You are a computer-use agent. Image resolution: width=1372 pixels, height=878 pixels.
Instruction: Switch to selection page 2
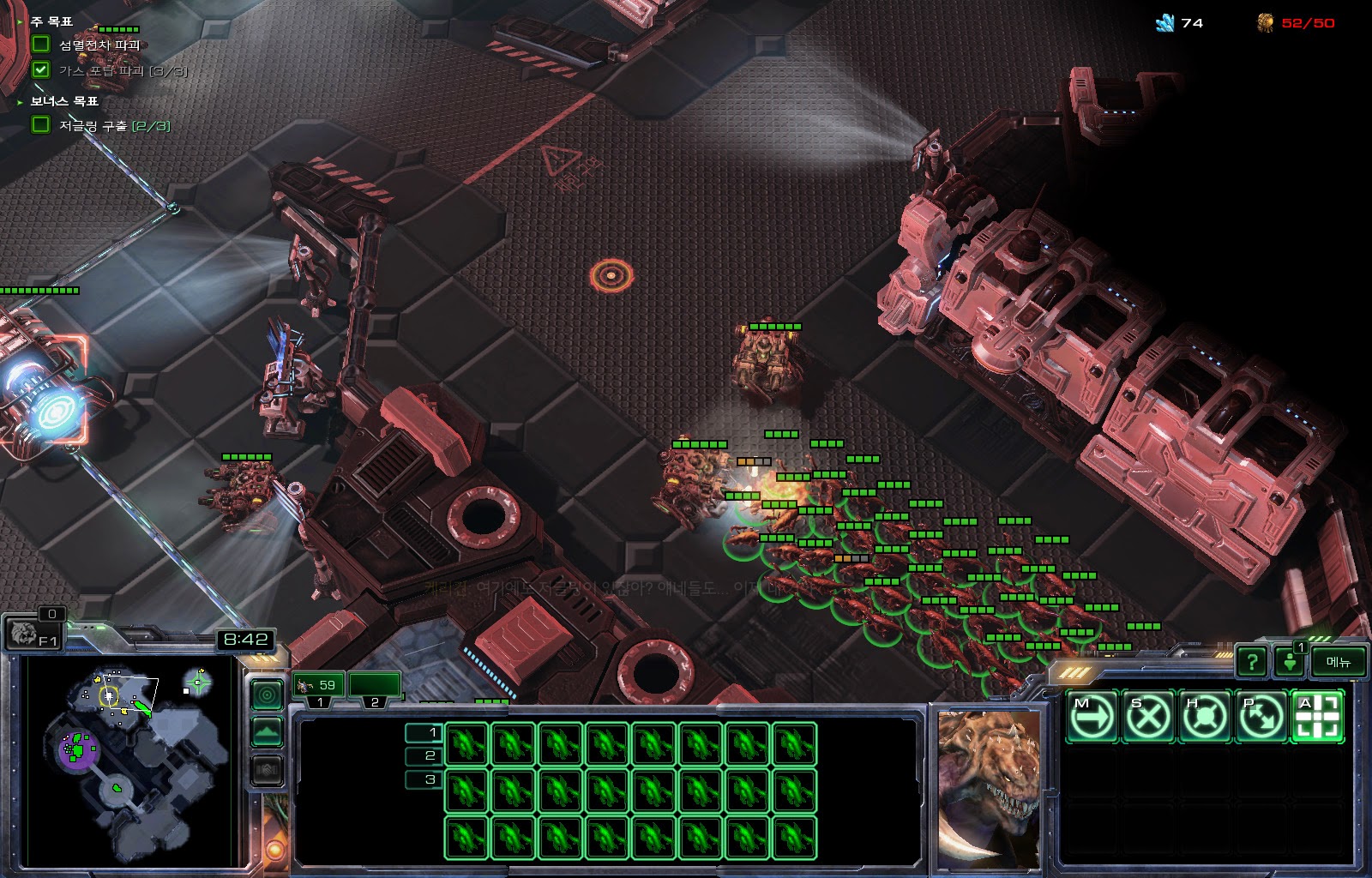click(x=424, y=755)
